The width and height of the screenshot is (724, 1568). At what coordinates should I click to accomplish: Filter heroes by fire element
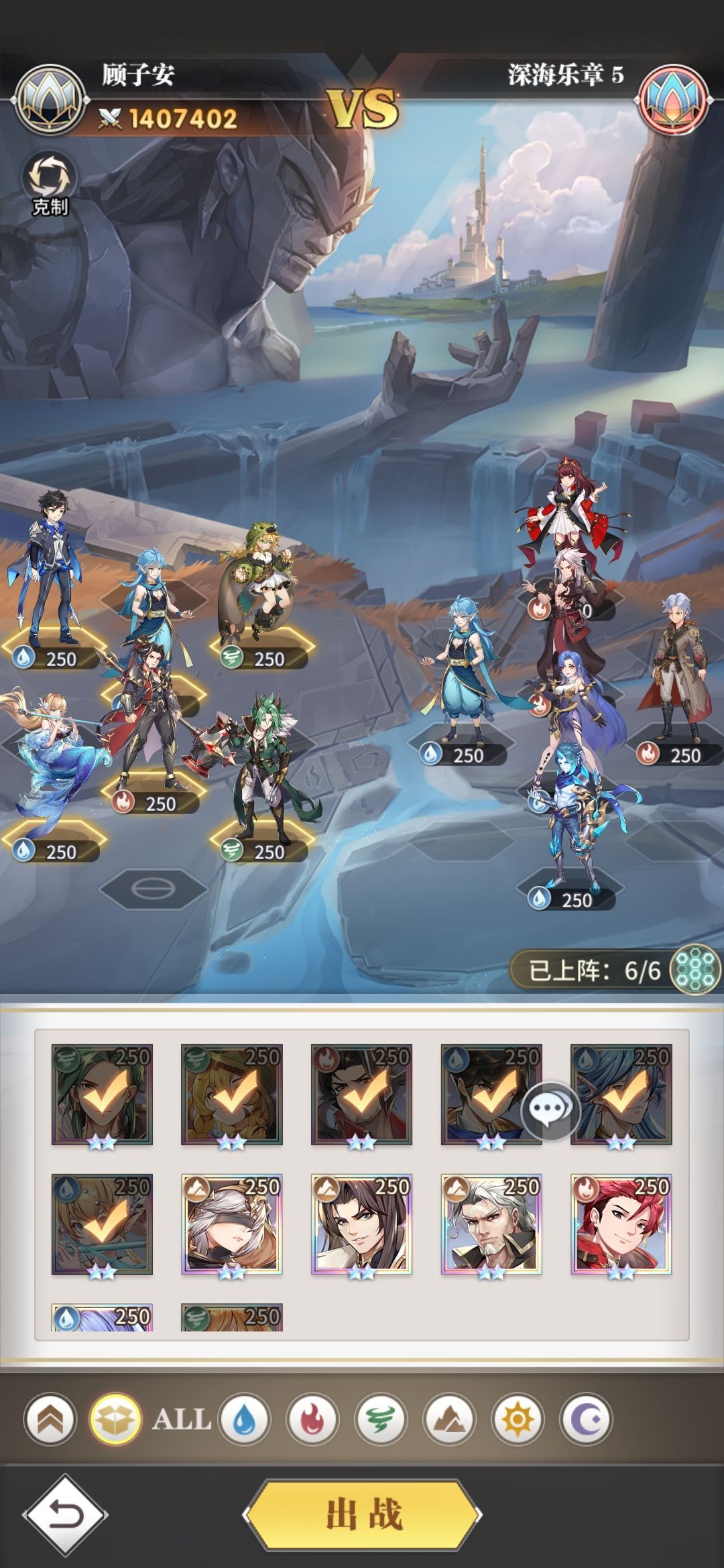click(312, 1419)
